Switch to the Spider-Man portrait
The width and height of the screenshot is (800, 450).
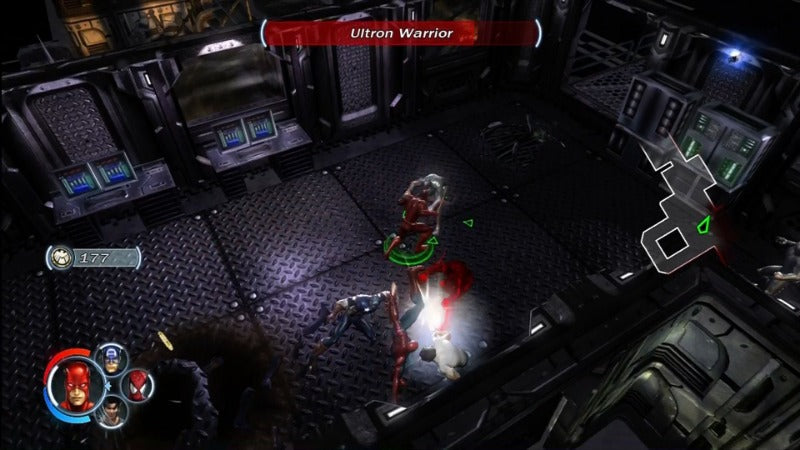point(139,384)
